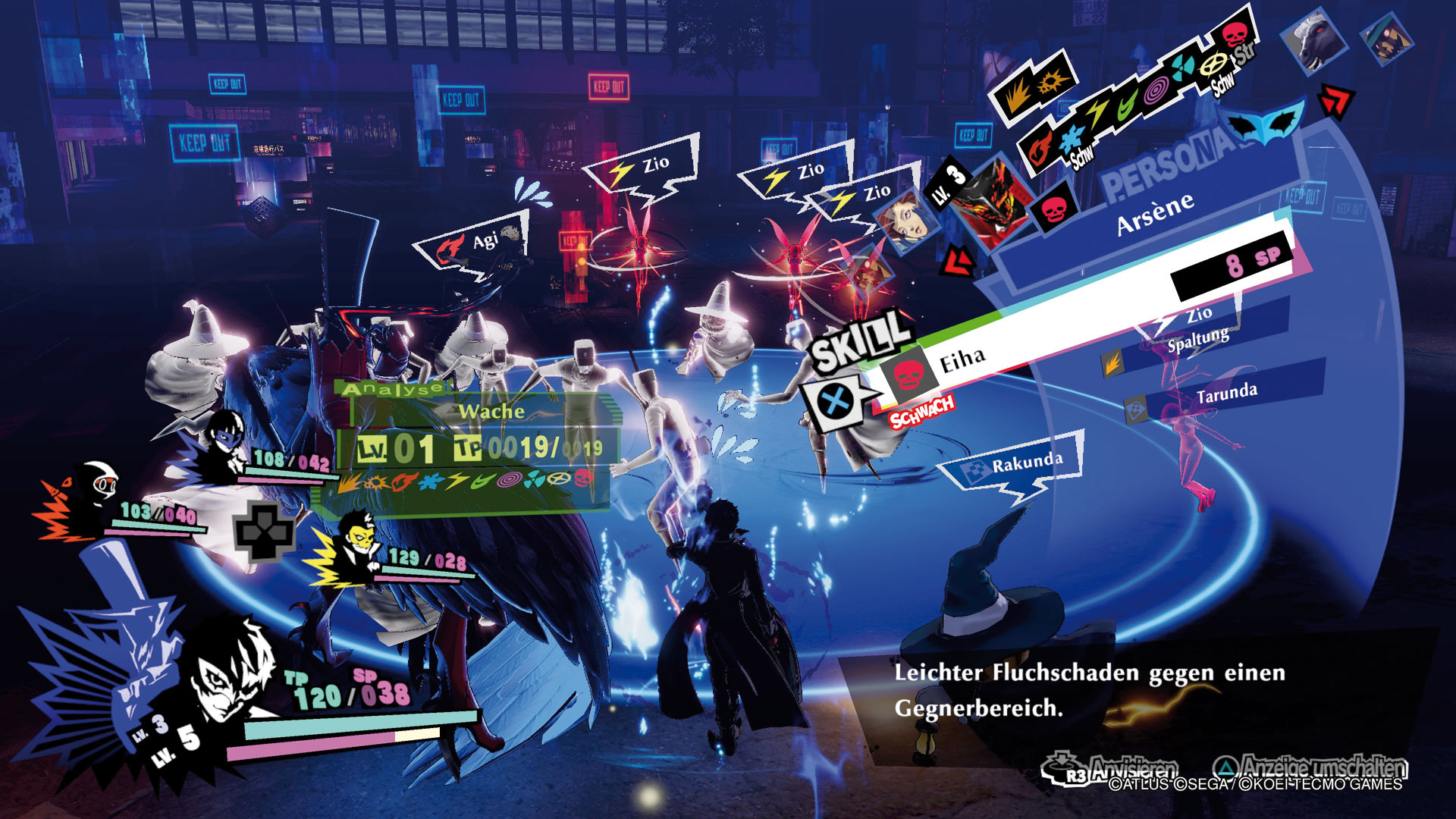Choose Zio in Arsène's skill list
1456x819 pixels.
1199,314
